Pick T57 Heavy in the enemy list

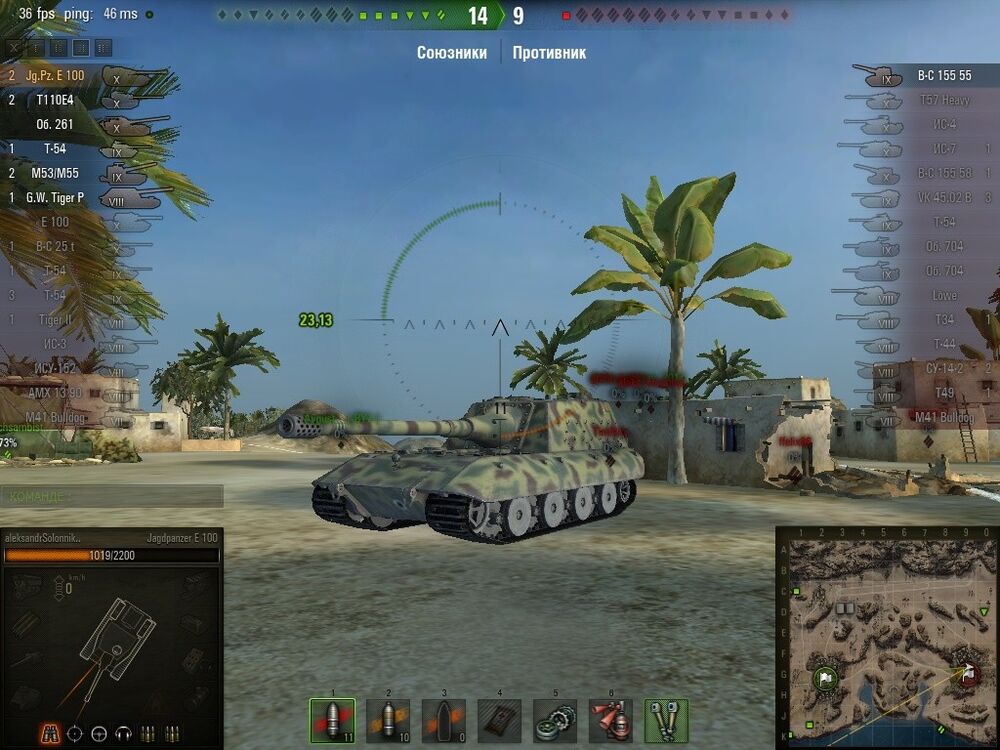[944, 100]
